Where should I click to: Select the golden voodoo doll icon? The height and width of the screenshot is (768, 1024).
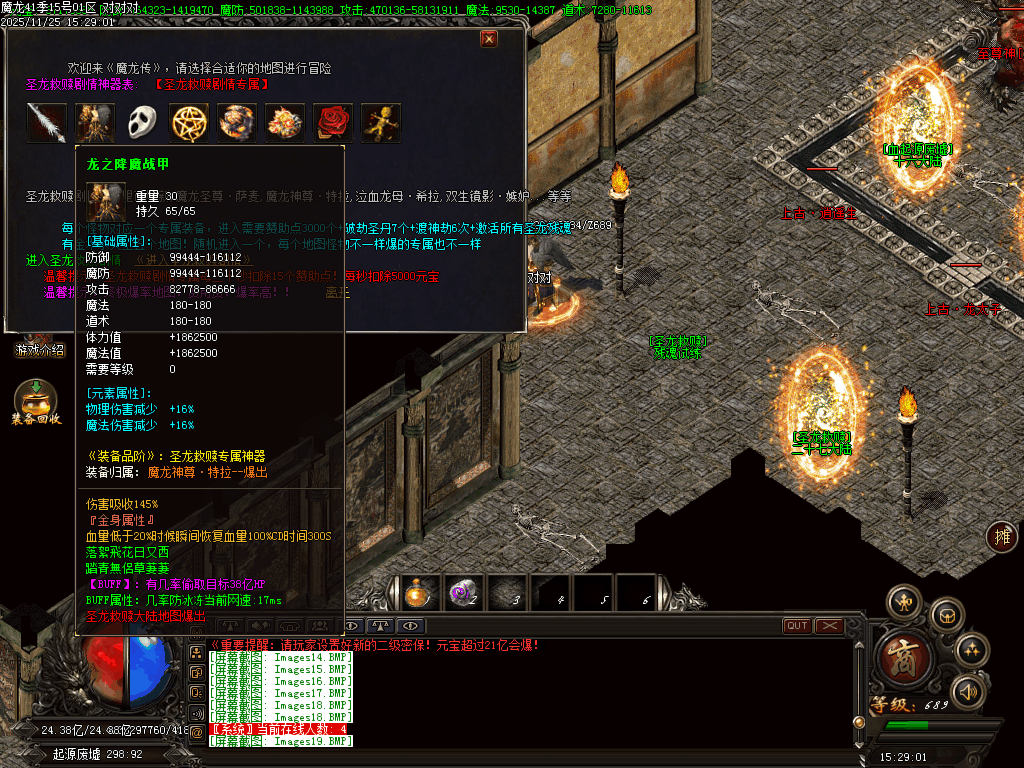coord(381,123)
